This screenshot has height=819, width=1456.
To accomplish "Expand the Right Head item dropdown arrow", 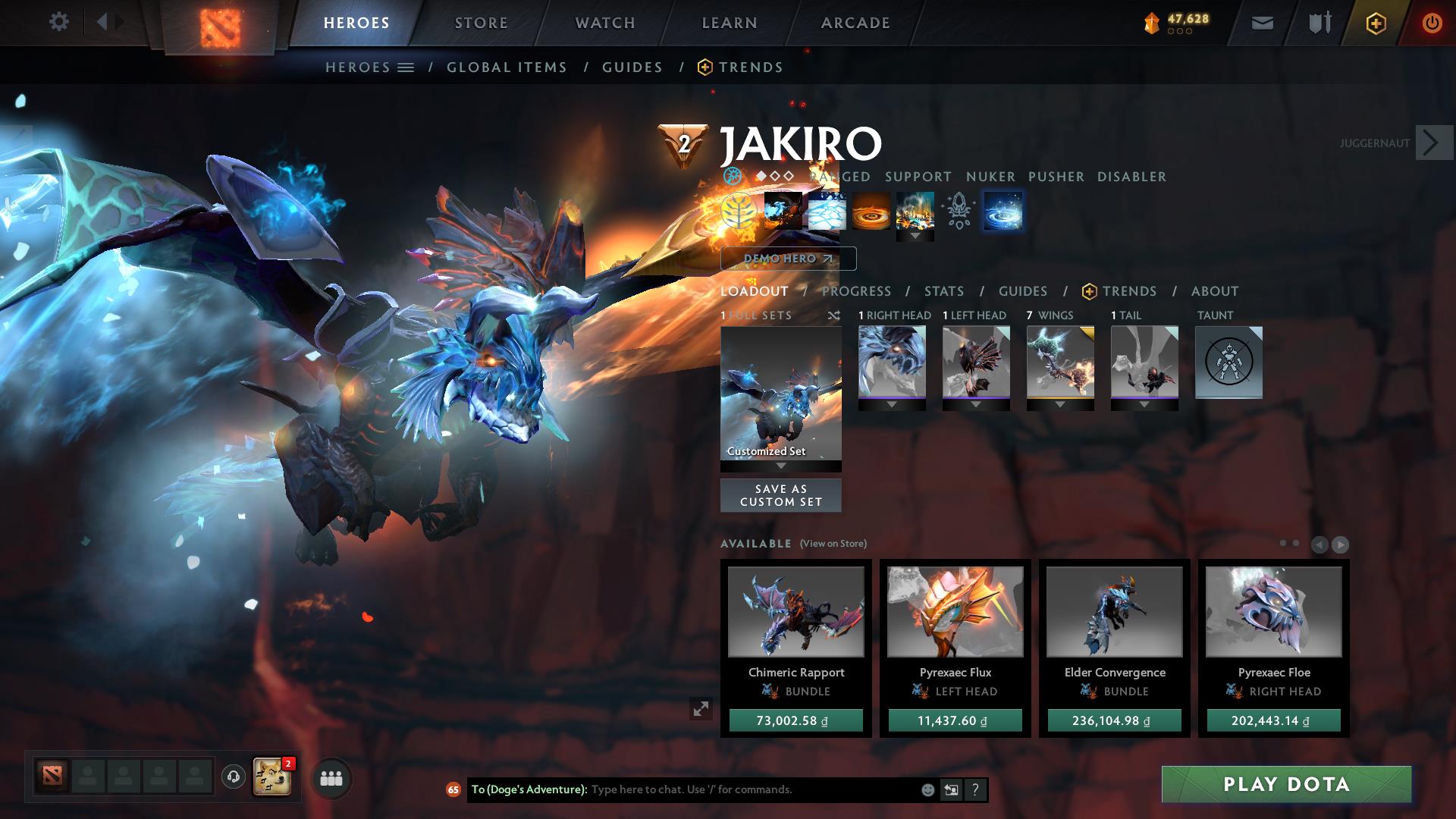I will click(891, 406).
